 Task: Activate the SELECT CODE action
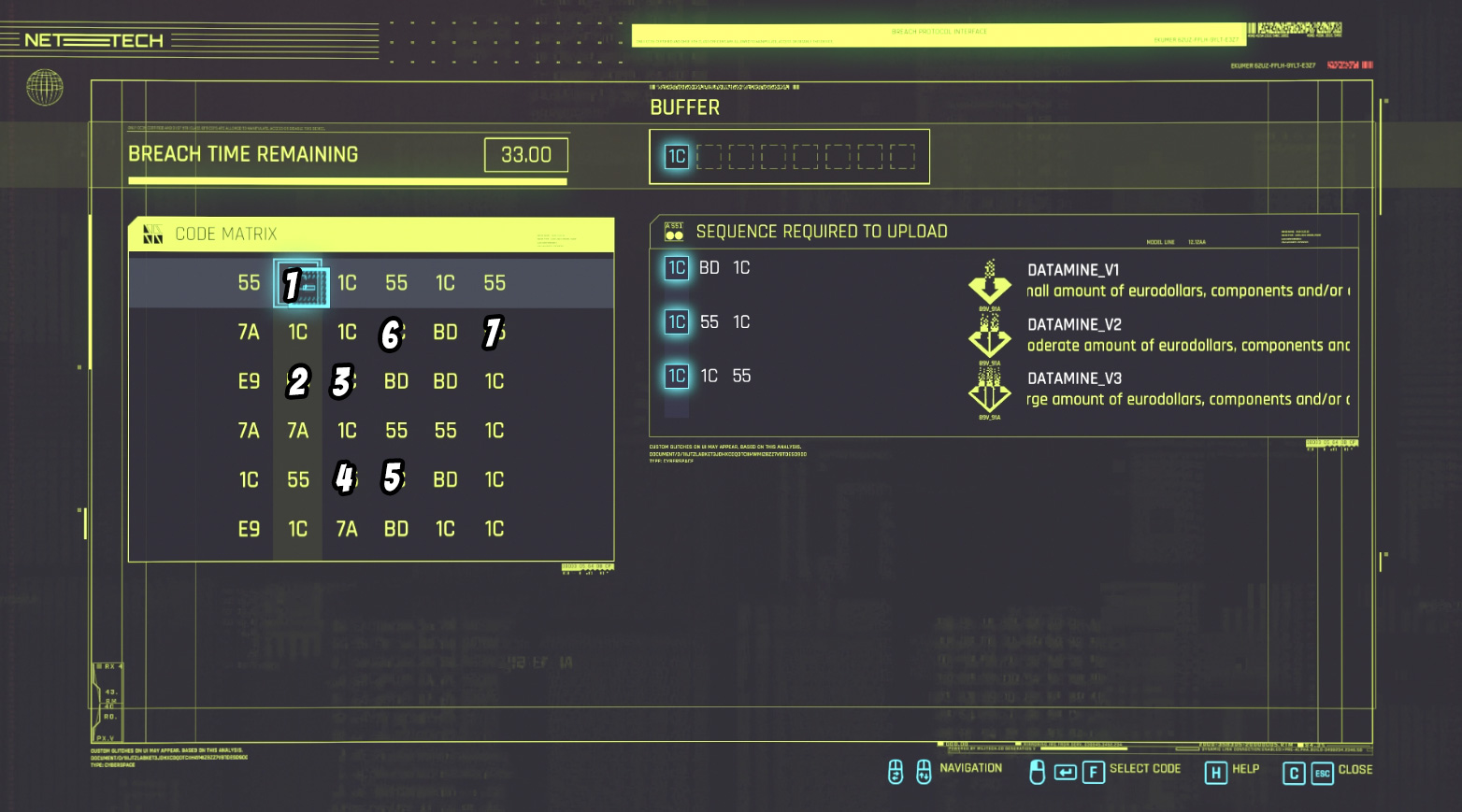point(1145,768)
